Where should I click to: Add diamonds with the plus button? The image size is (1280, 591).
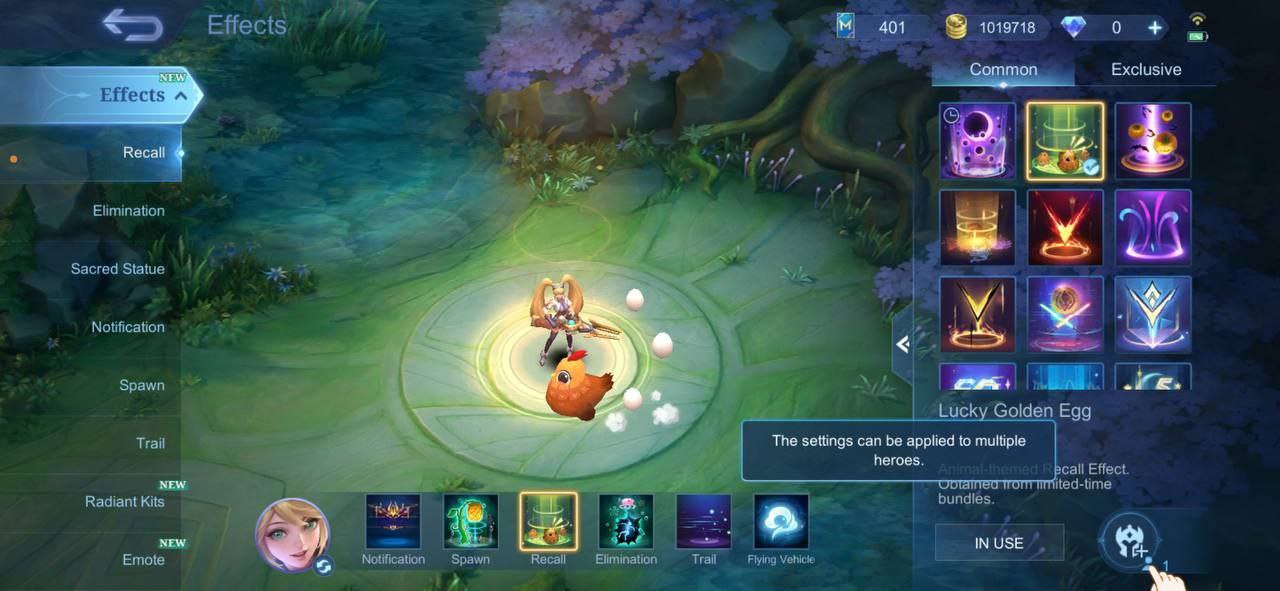[x=1155, y=28]
